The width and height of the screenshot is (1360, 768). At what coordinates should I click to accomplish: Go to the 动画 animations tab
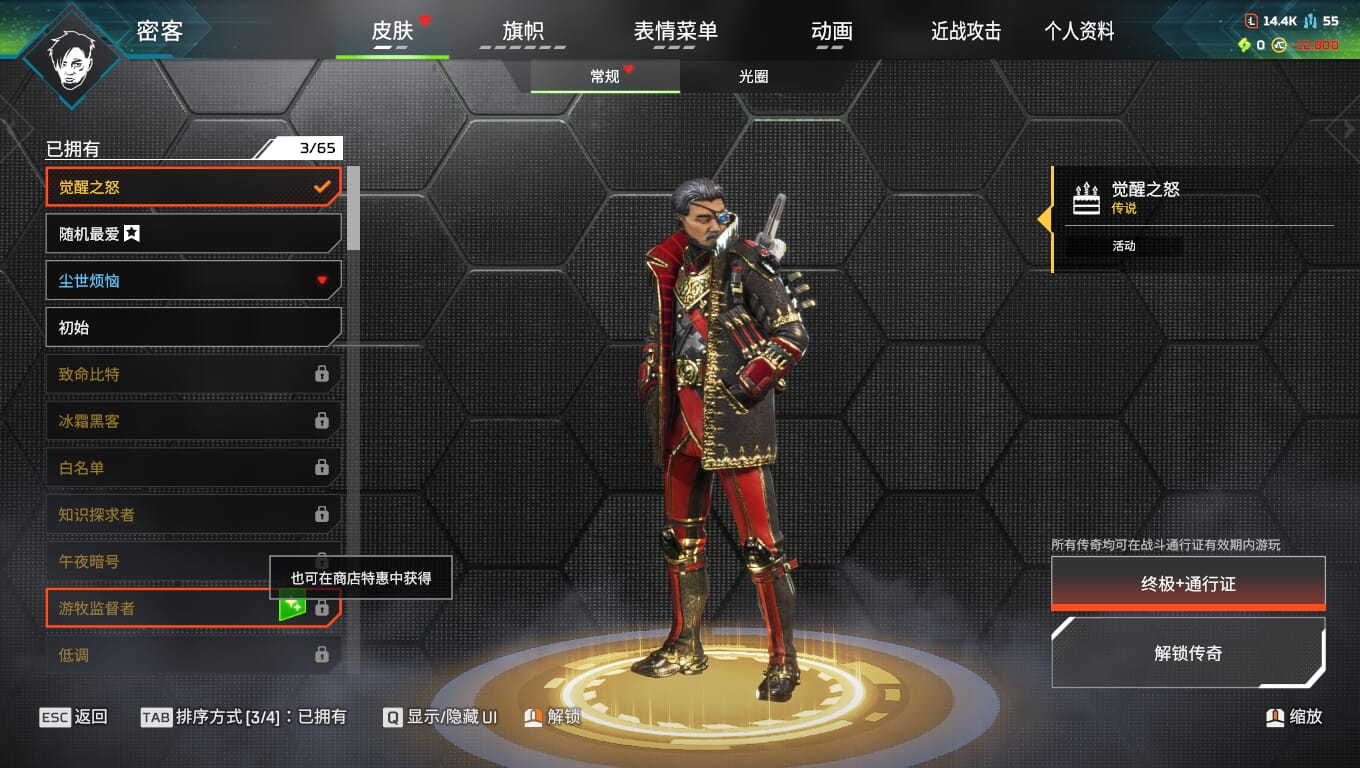[831, 32]
